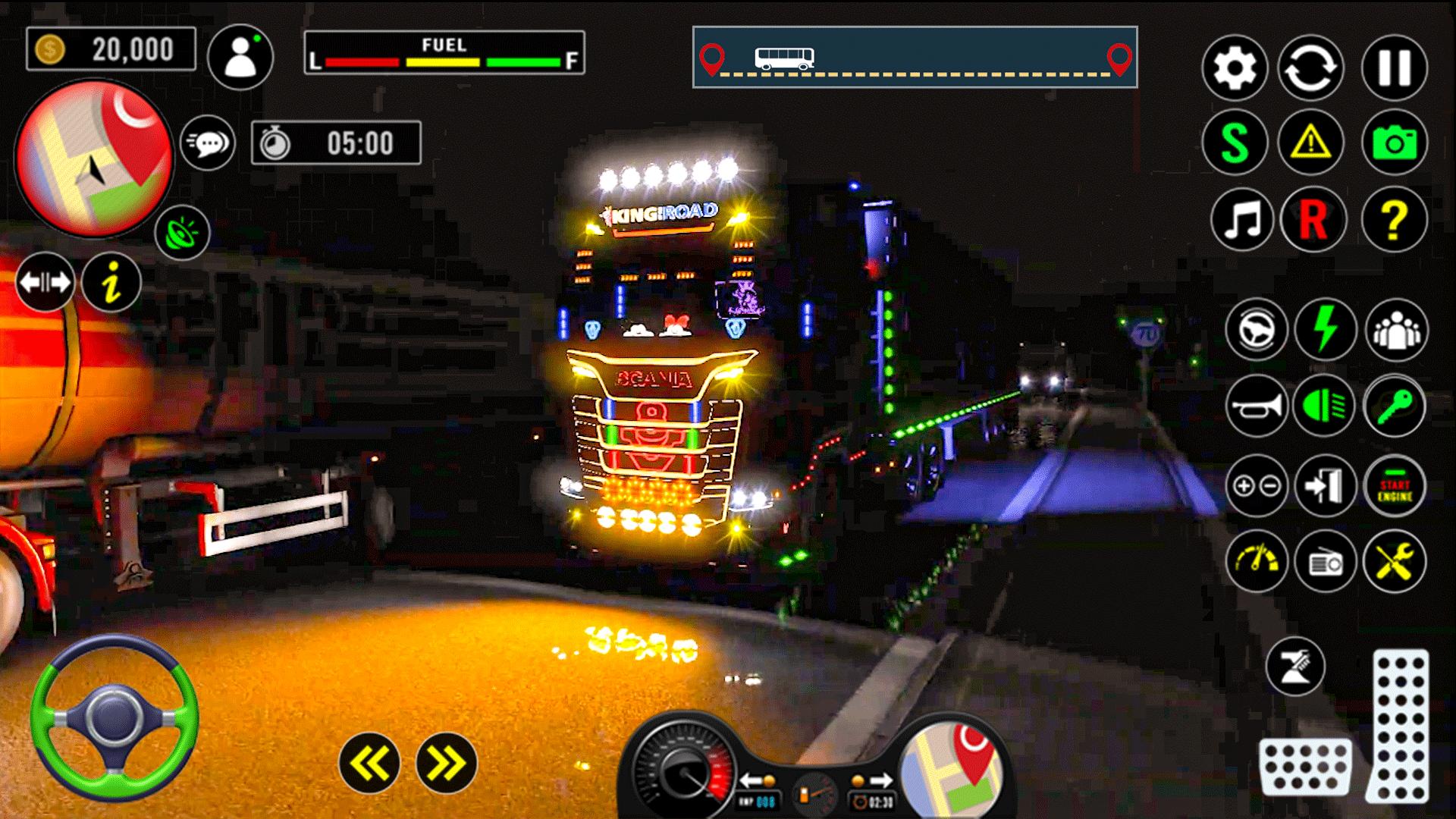Turn on the radio
Screen dimensions: 1456x819
click(x=1325, y=562)
